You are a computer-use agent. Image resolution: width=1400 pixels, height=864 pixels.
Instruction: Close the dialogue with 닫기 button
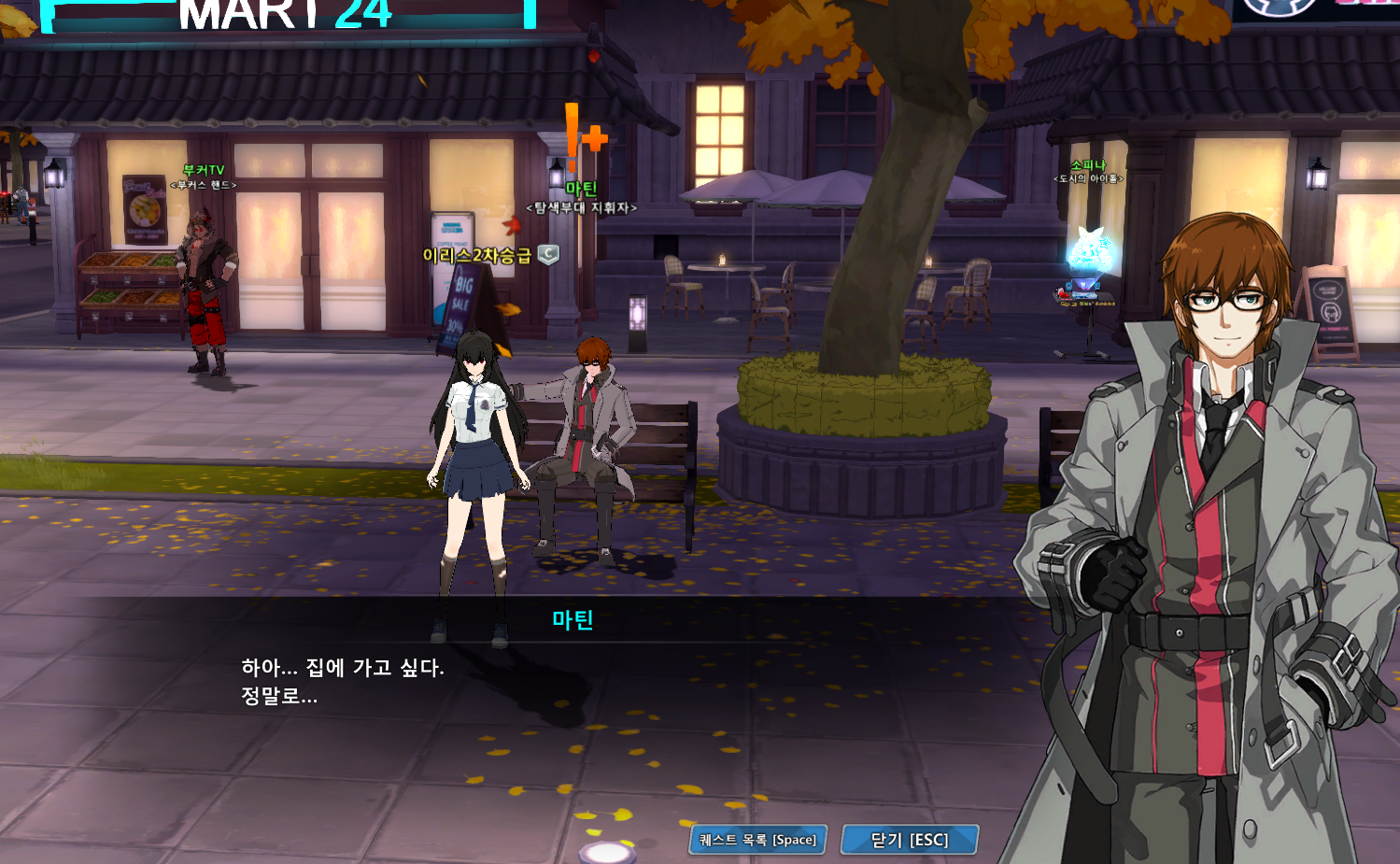click(910, 840)
